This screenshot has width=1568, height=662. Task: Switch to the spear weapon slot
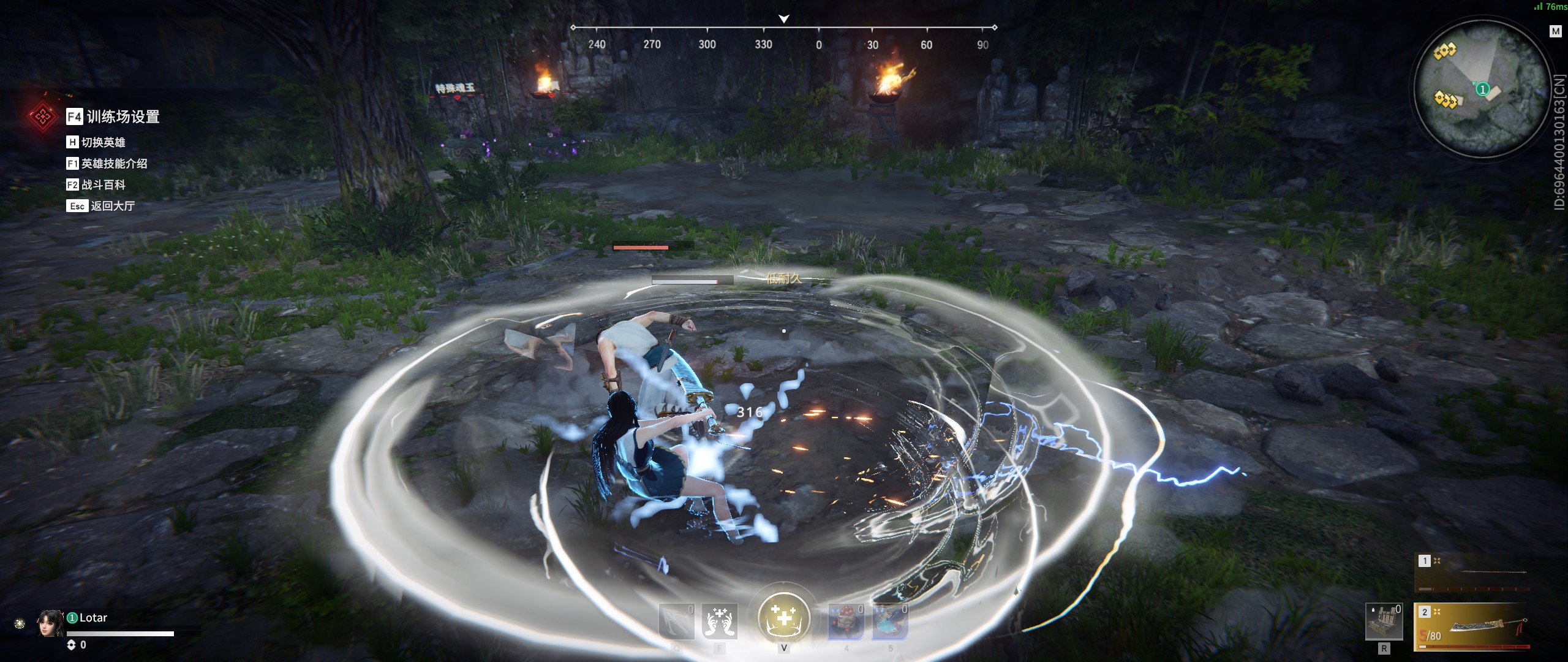1472,573
